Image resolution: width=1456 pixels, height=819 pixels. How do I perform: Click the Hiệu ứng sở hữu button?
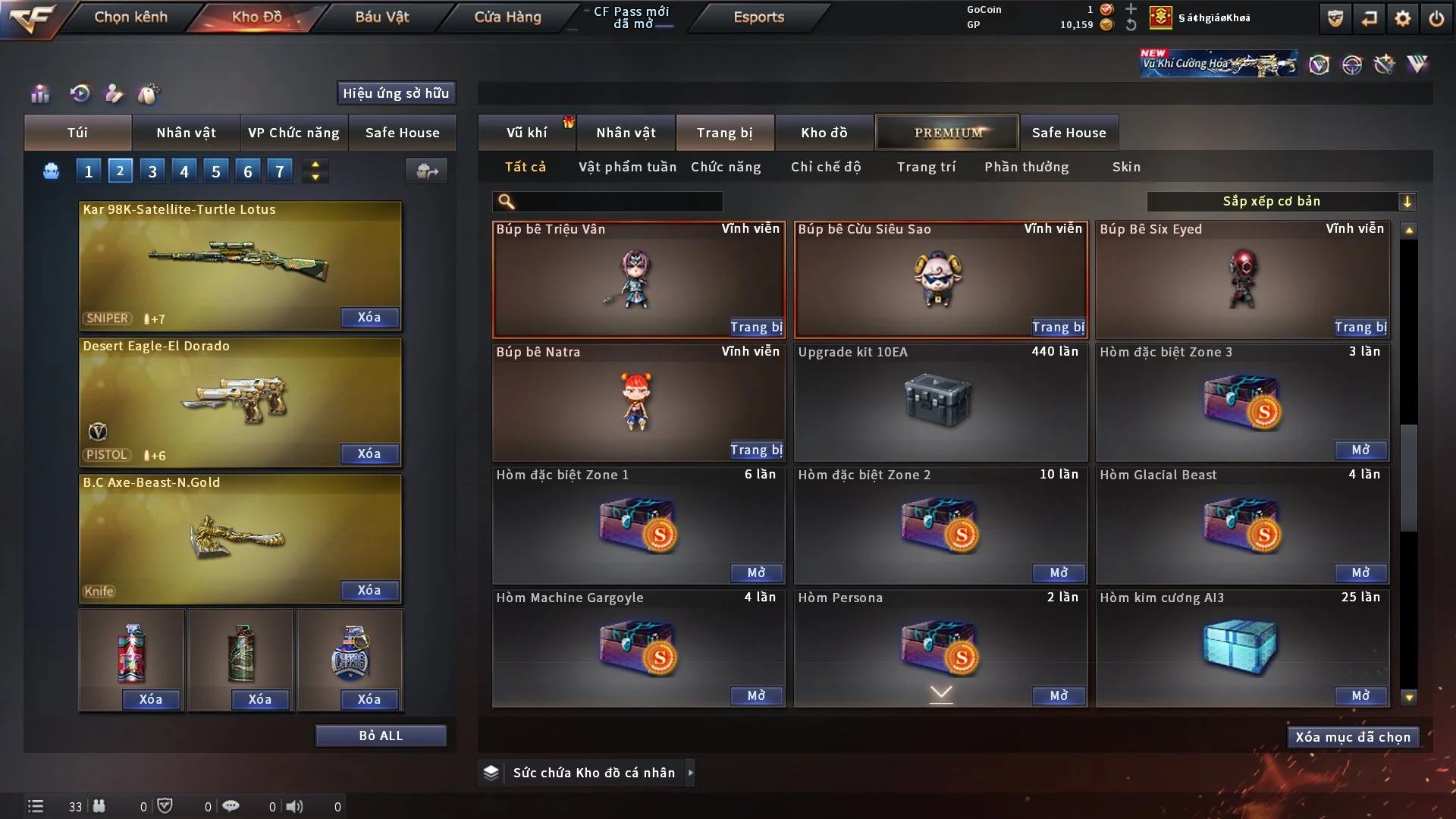(x=396, y=93)
